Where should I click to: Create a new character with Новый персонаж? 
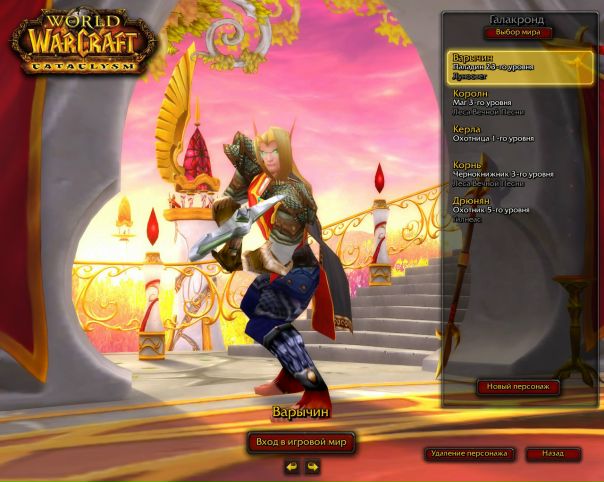(517, 387)
